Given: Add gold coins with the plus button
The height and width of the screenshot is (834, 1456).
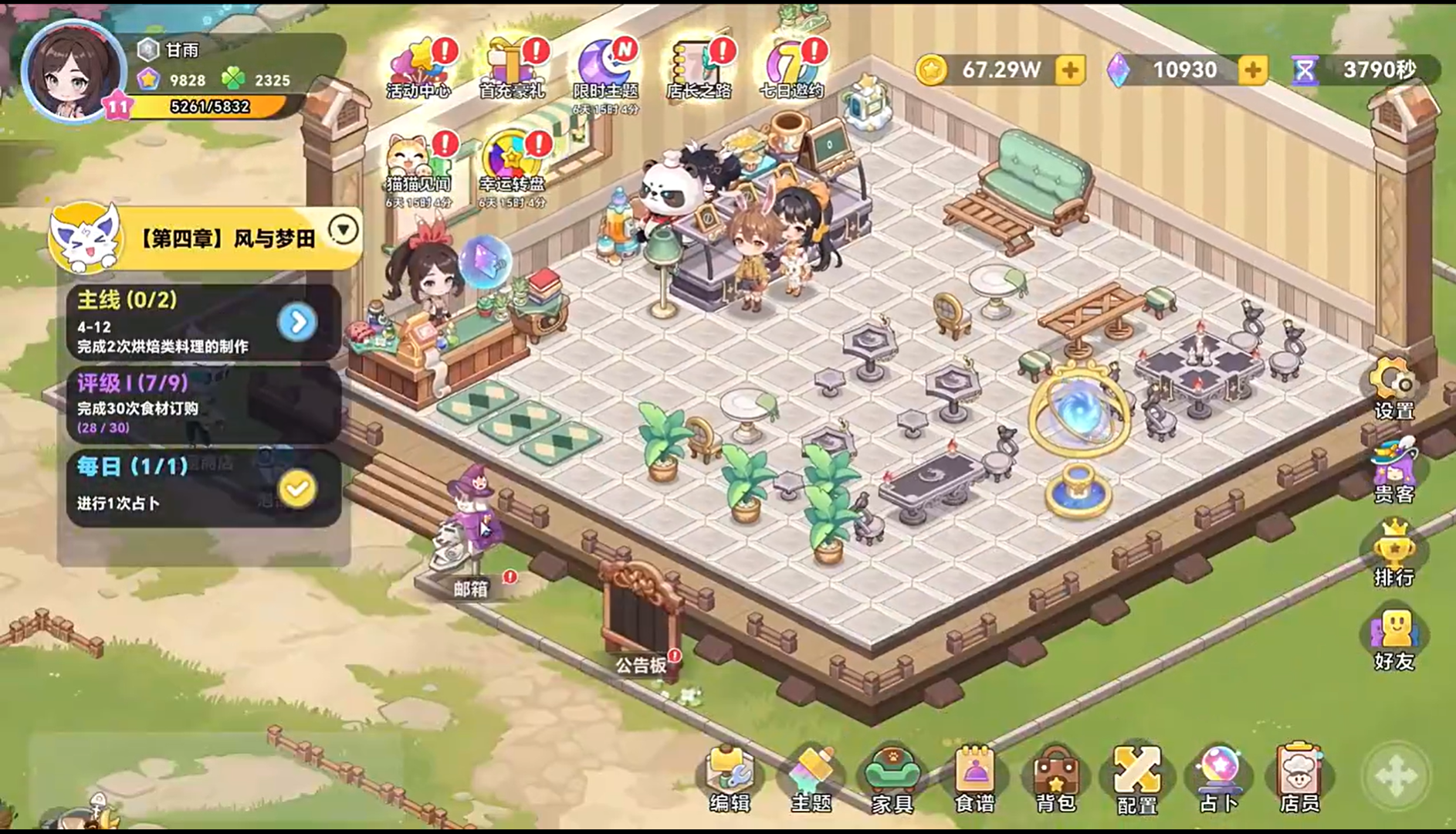Looking at the screenshot, I should click(x=1070, y=70).
